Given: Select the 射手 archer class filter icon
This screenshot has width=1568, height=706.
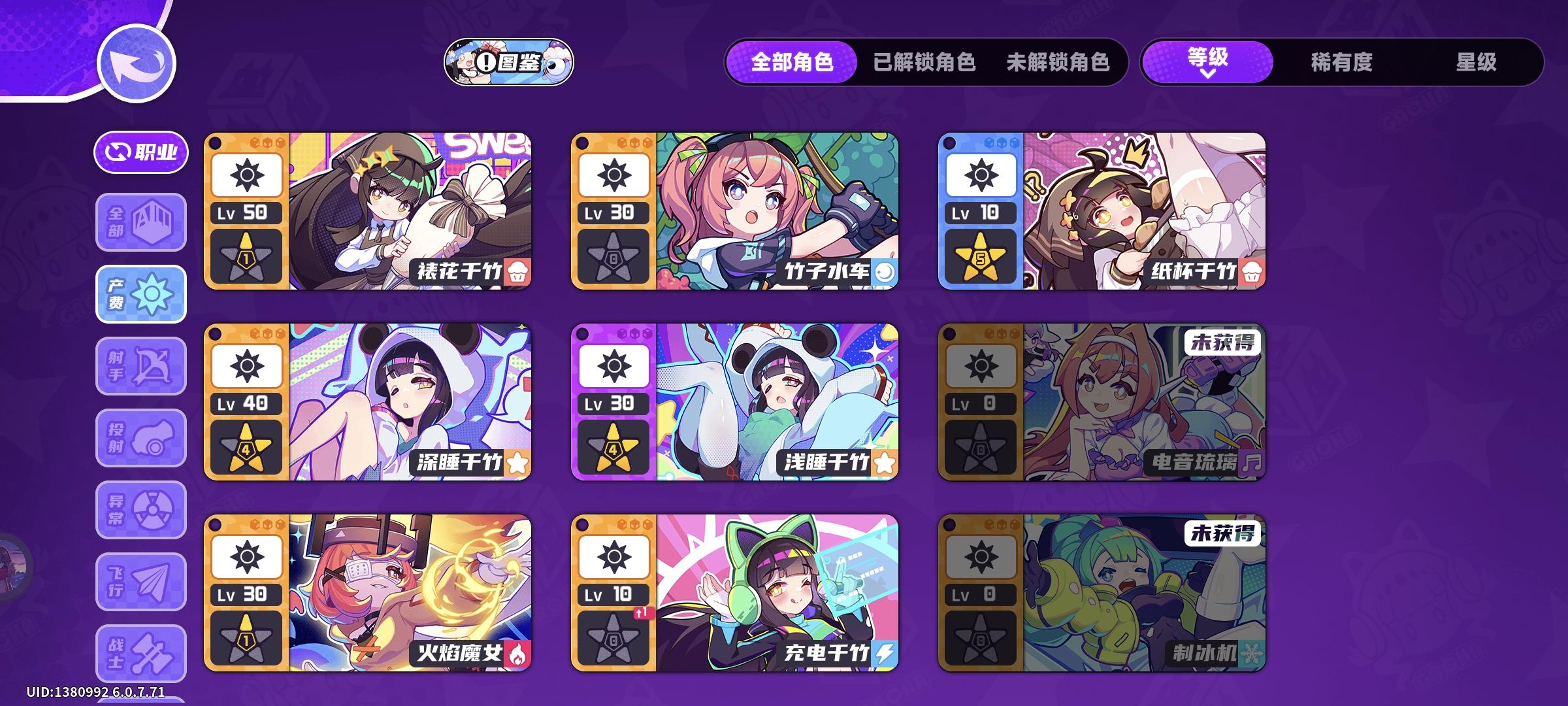Looking at the screenshot, I should (140, 365).
